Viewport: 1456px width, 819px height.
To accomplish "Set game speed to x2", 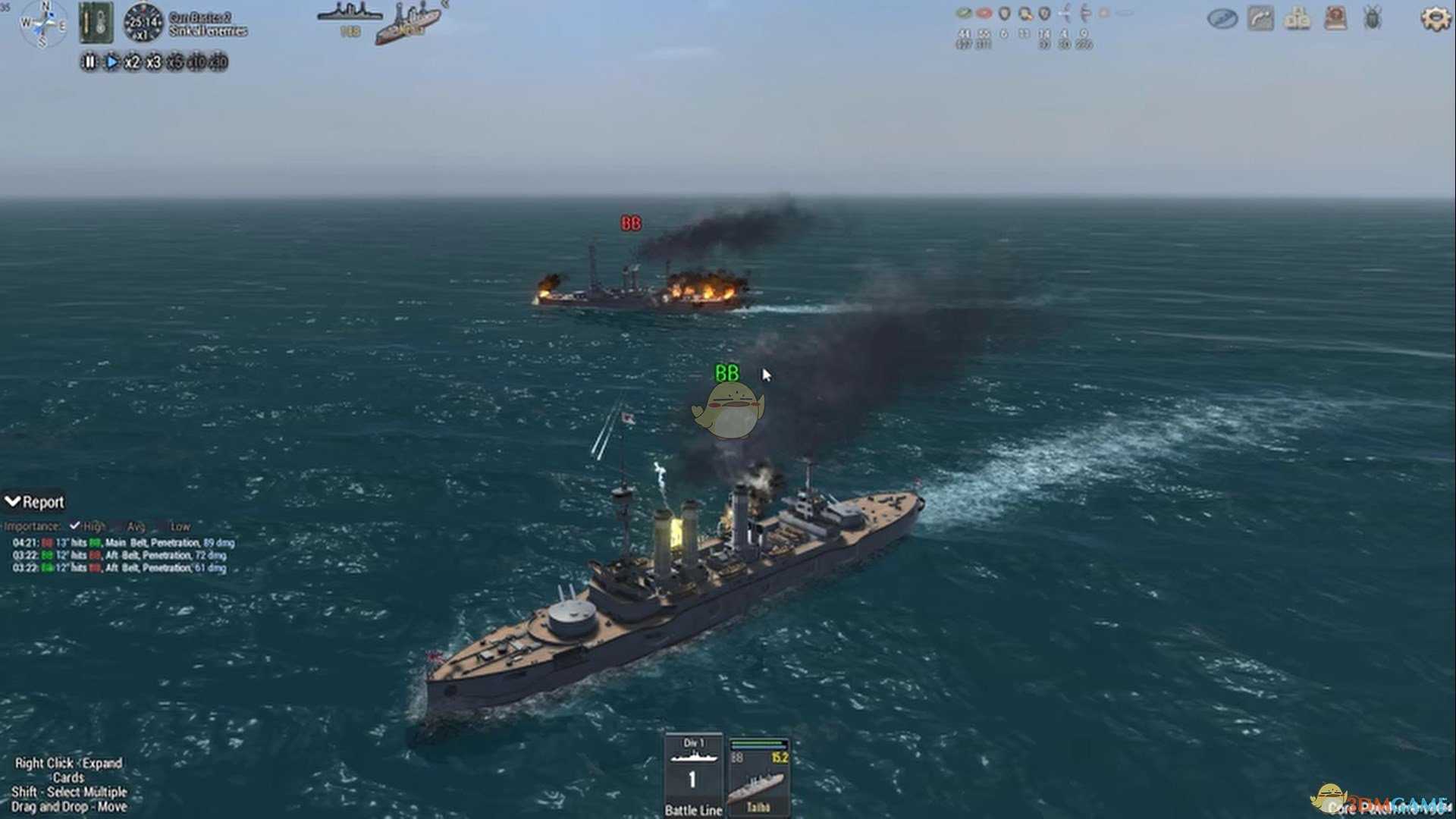I will (x=132, y=62).
